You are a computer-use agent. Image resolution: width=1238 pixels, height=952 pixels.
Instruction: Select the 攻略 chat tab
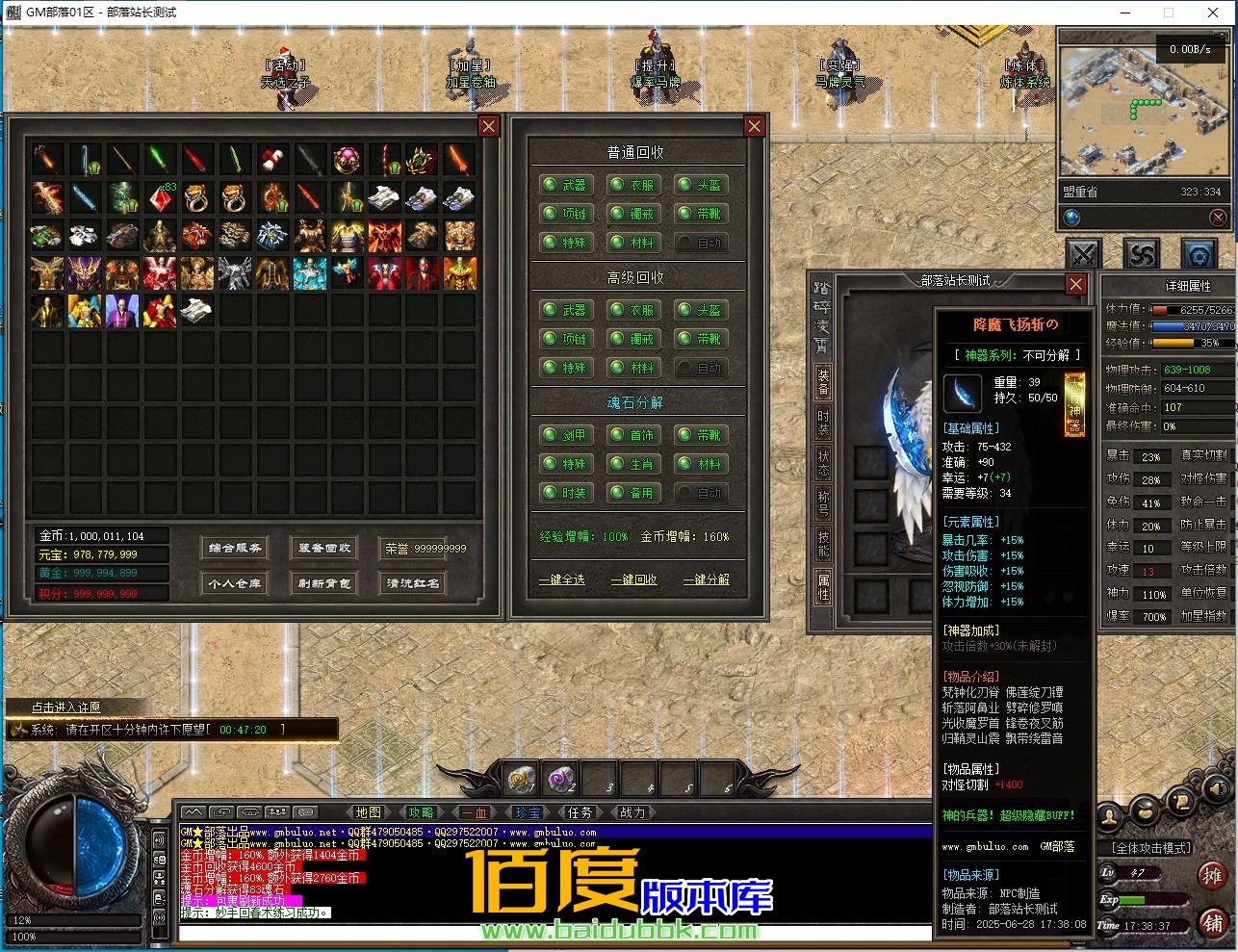point(421,813)
